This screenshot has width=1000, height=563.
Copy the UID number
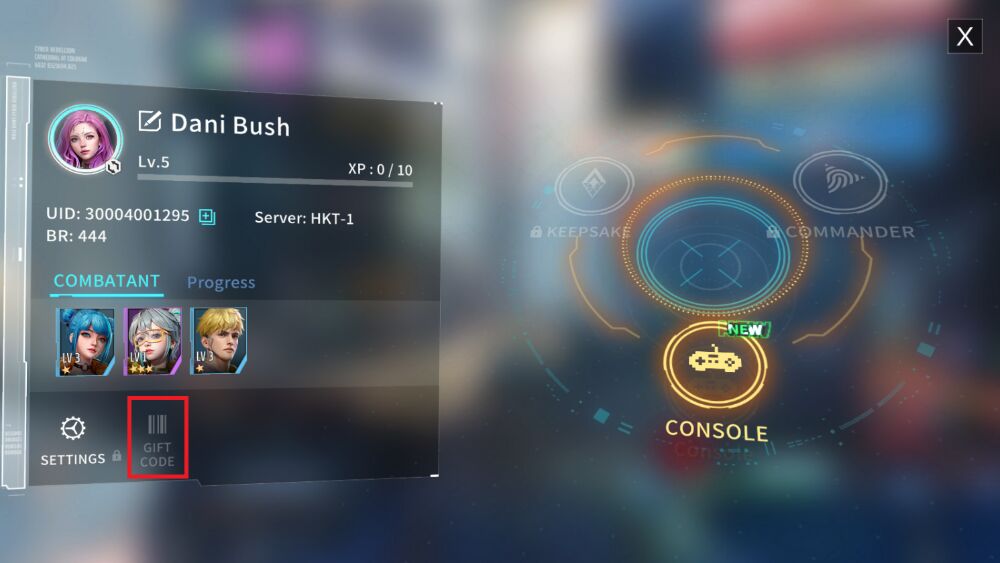(x=207, y=216)
